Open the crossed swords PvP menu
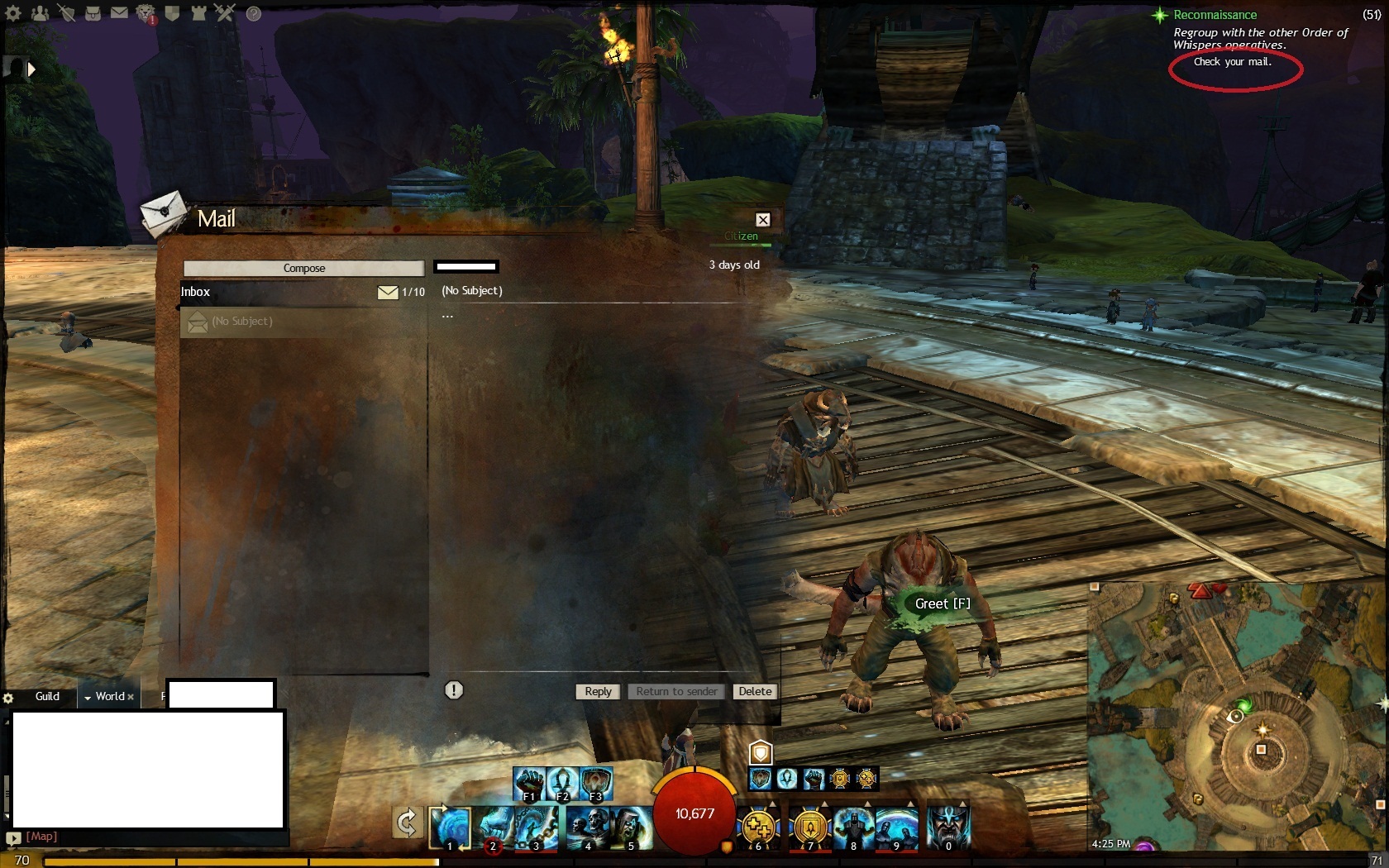 click(225, 12)
